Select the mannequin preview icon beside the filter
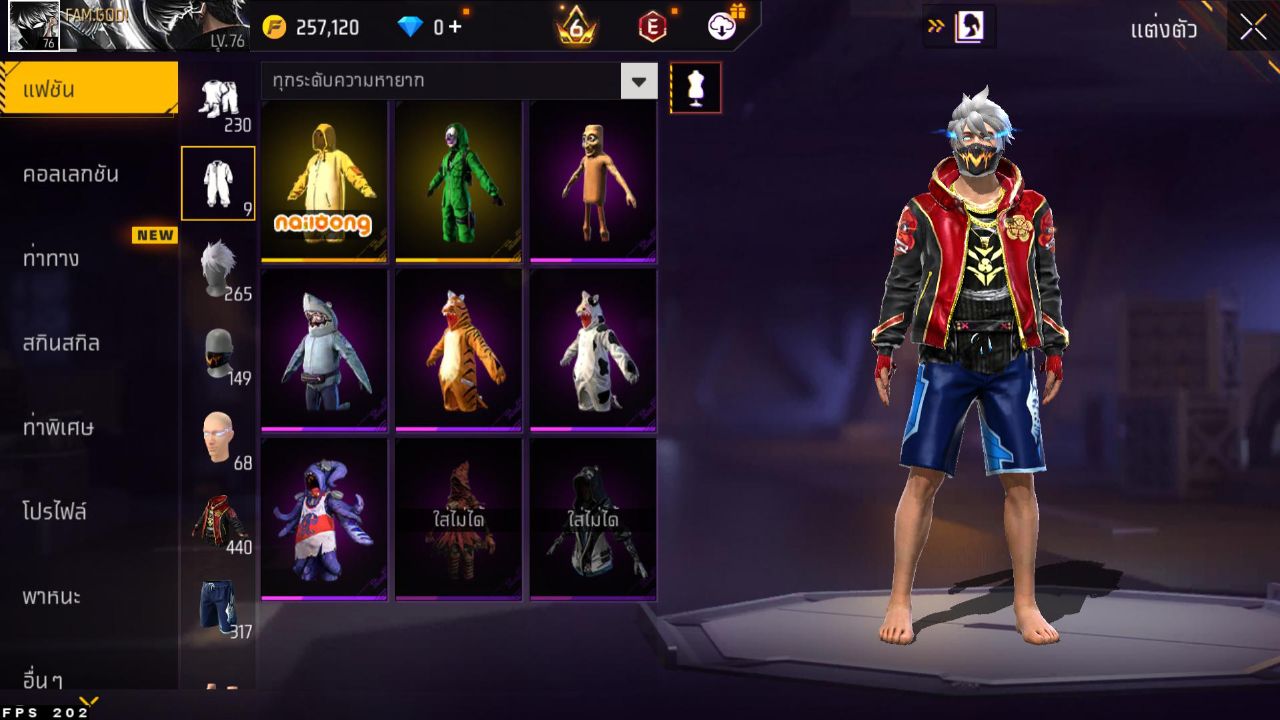The image size is (1280, 720). point(696,87)
